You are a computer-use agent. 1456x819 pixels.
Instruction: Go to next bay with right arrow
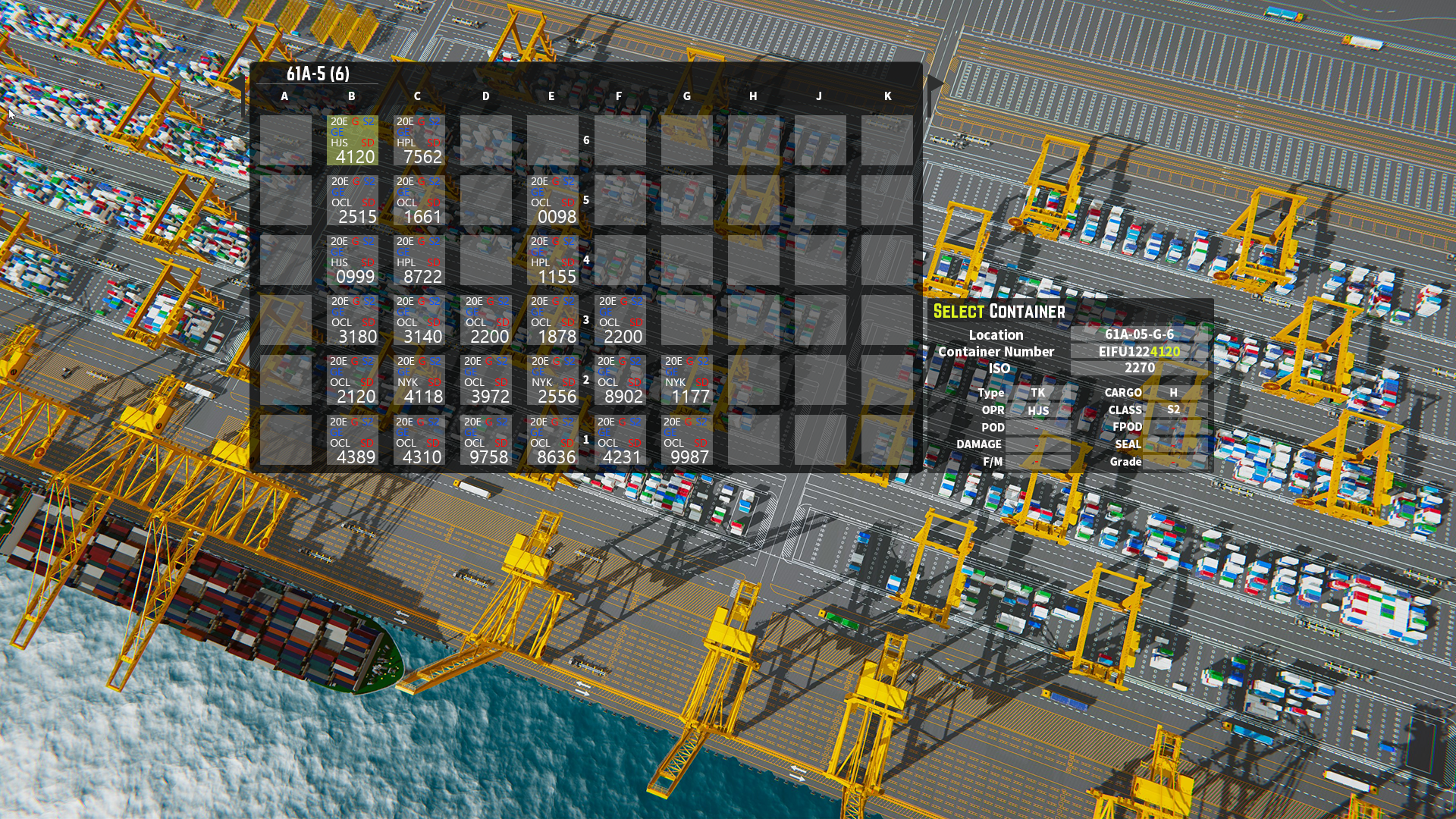point(934,83)
